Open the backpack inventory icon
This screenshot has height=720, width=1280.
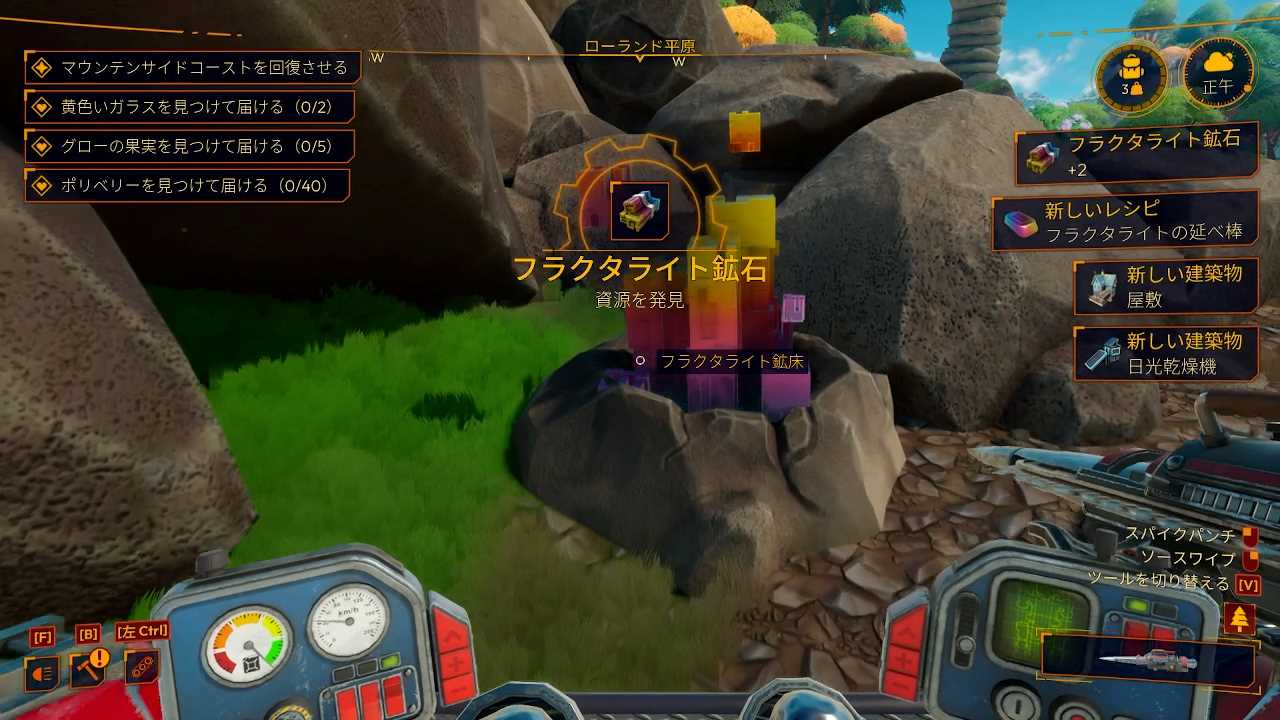click(x=1131, y=76)
